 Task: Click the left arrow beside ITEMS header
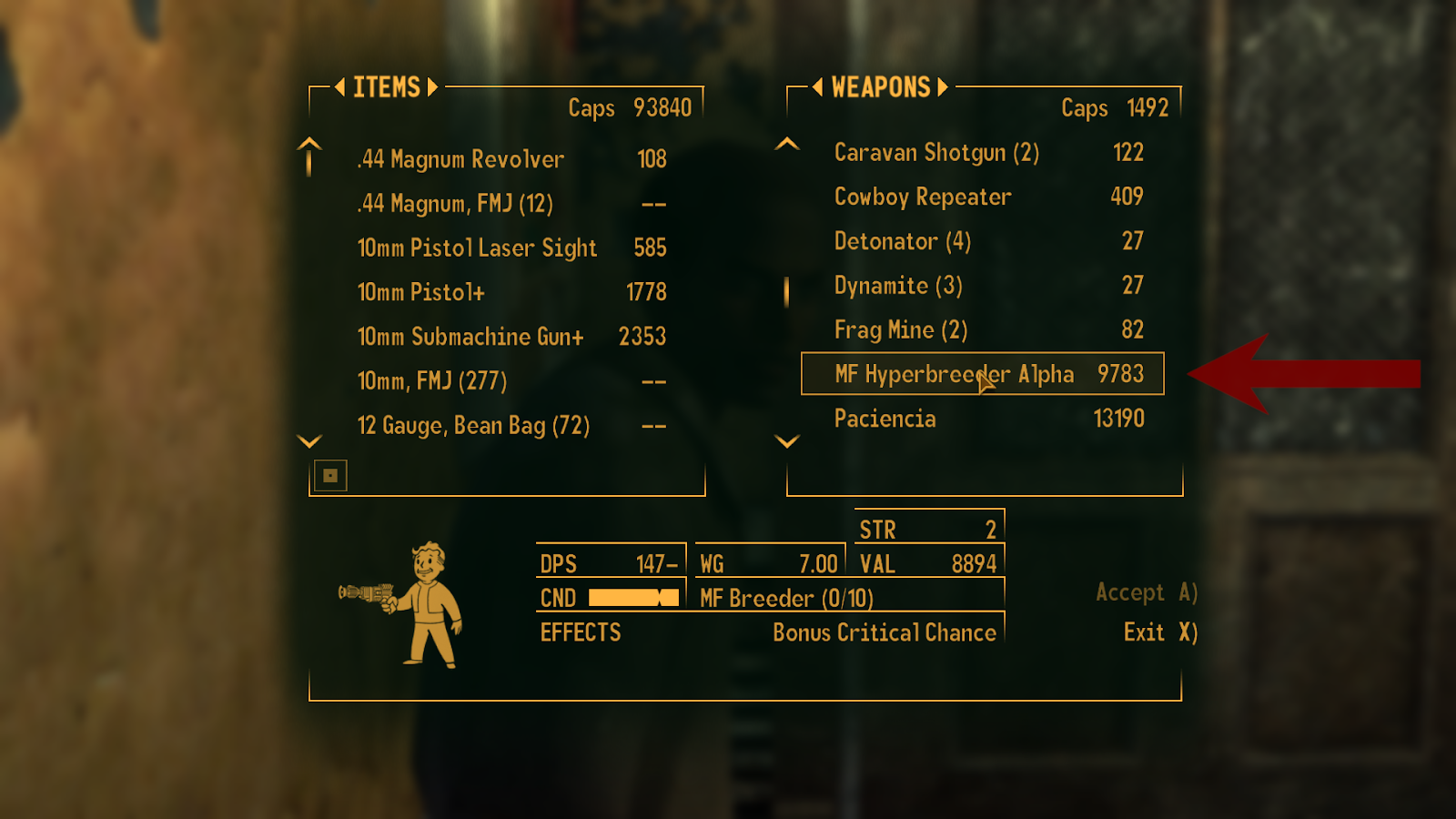(x=339, y=87)
